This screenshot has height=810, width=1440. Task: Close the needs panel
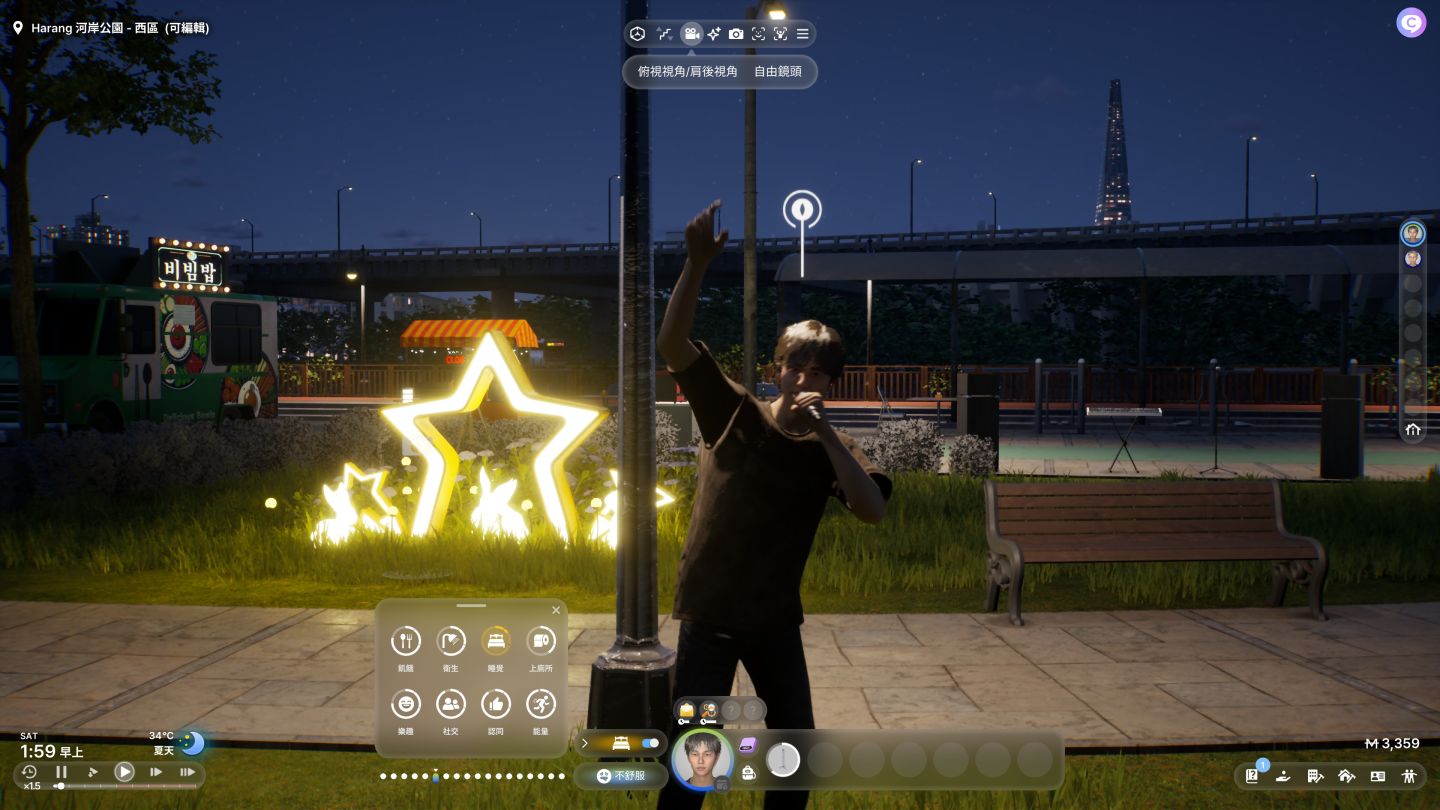click(x=556, y=610)
